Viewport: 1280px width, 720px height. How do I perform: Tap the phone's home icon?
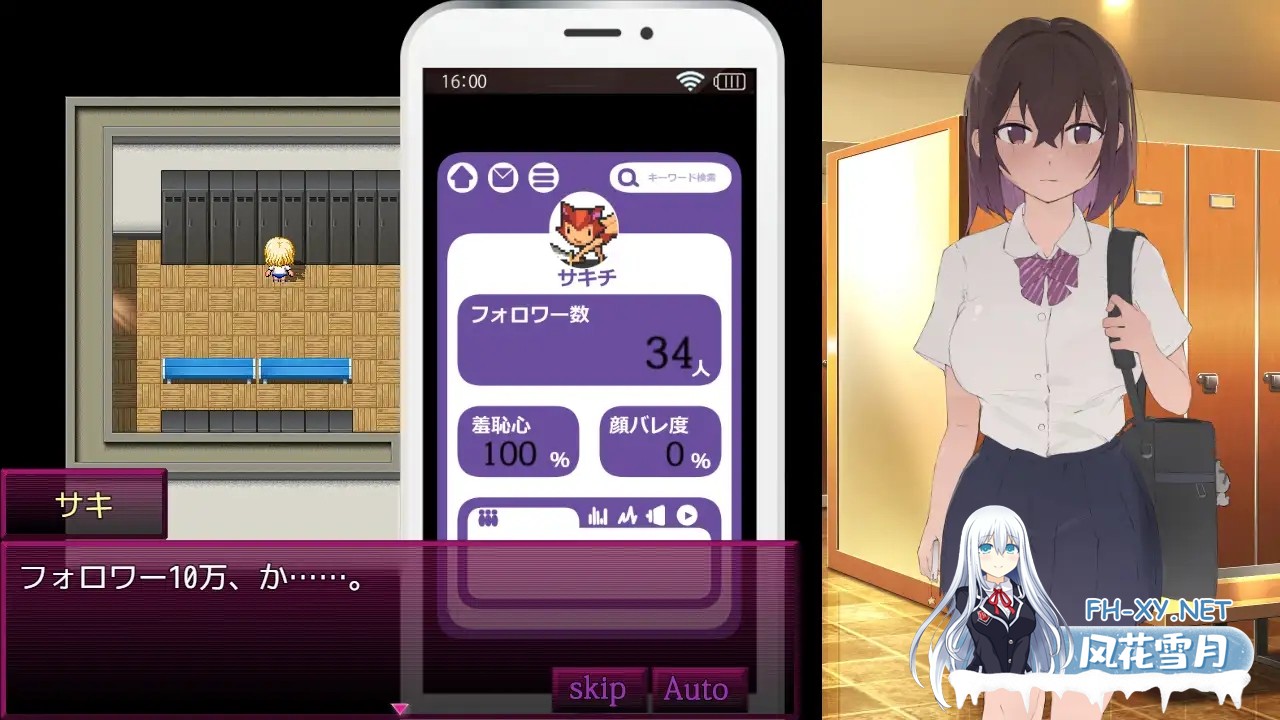[x=462, y=178]
